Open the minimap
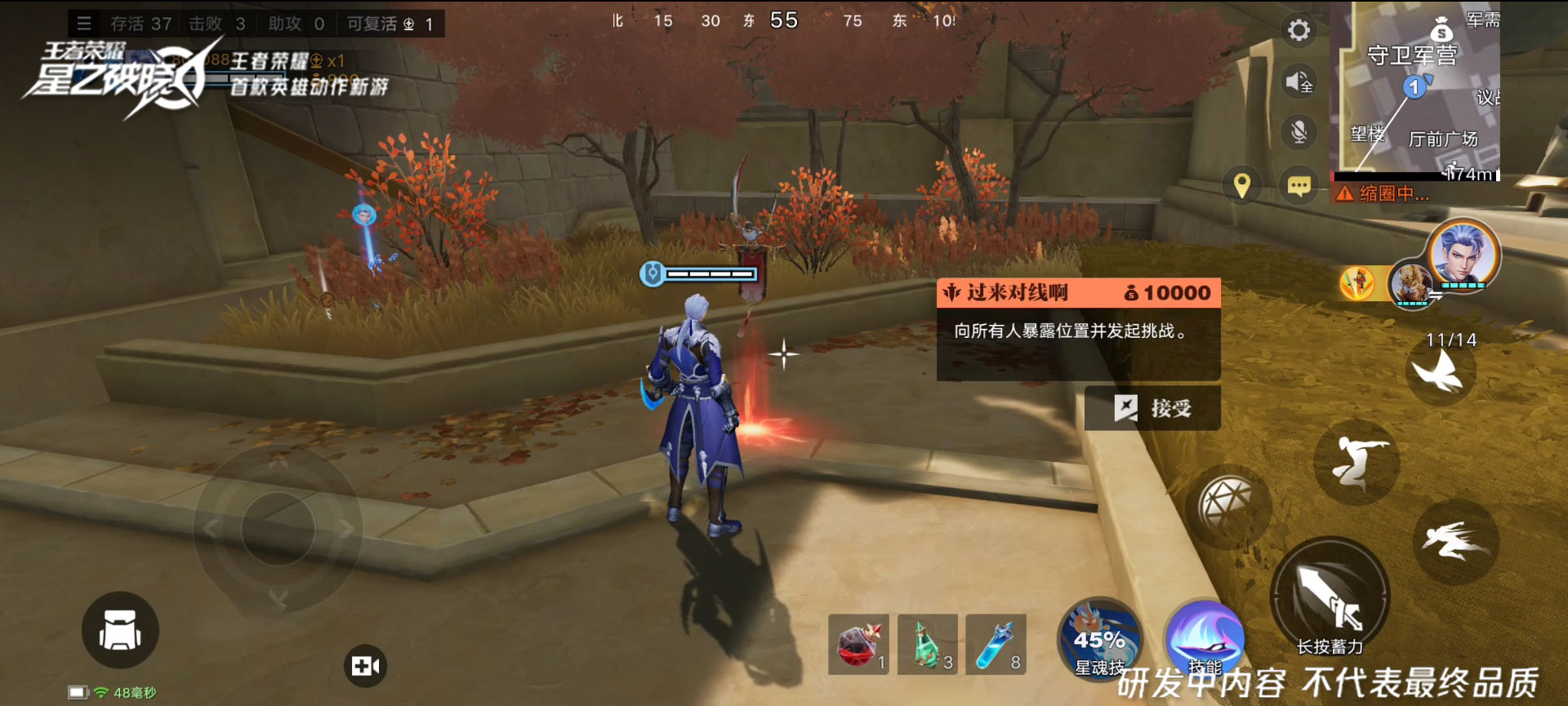The height and width of the screenshot is (706, 1568). [1415, 90]
